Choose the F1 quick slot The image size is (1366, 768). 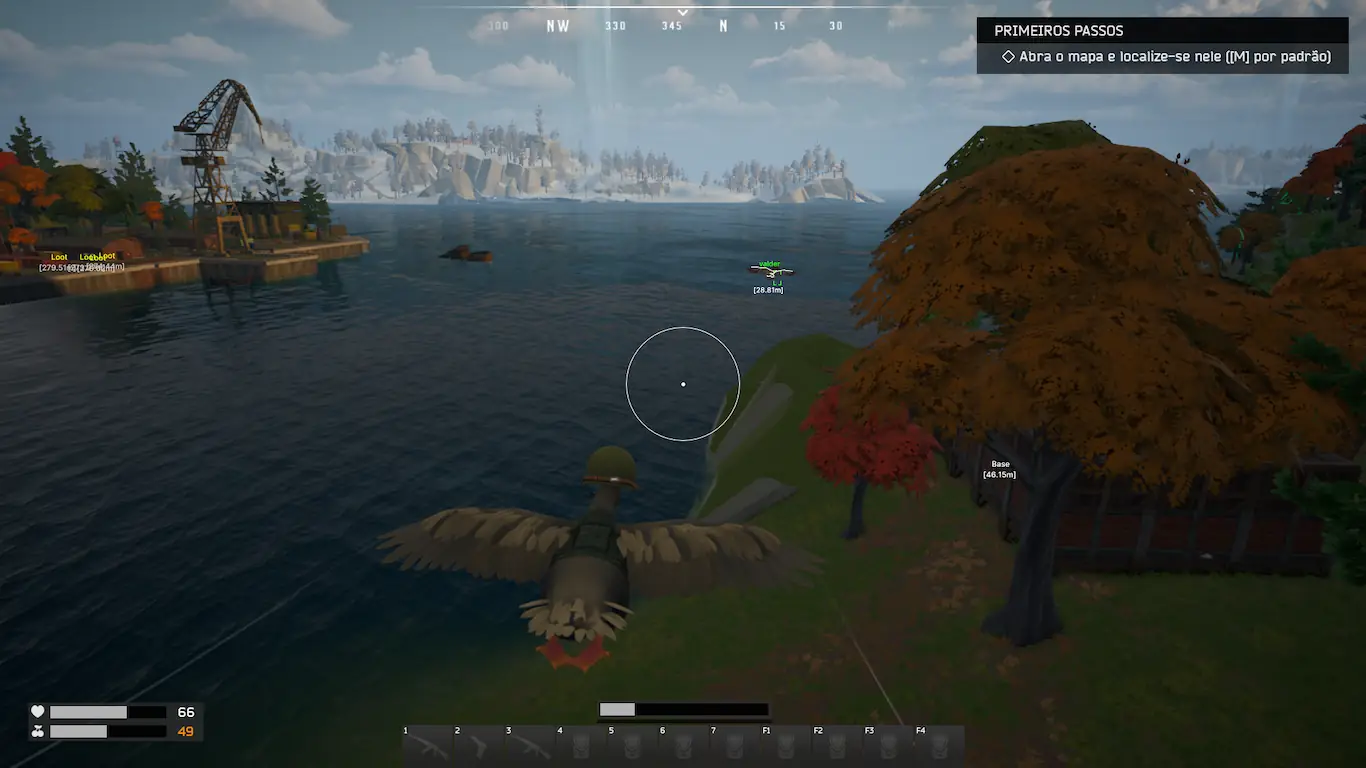[786, 746]
